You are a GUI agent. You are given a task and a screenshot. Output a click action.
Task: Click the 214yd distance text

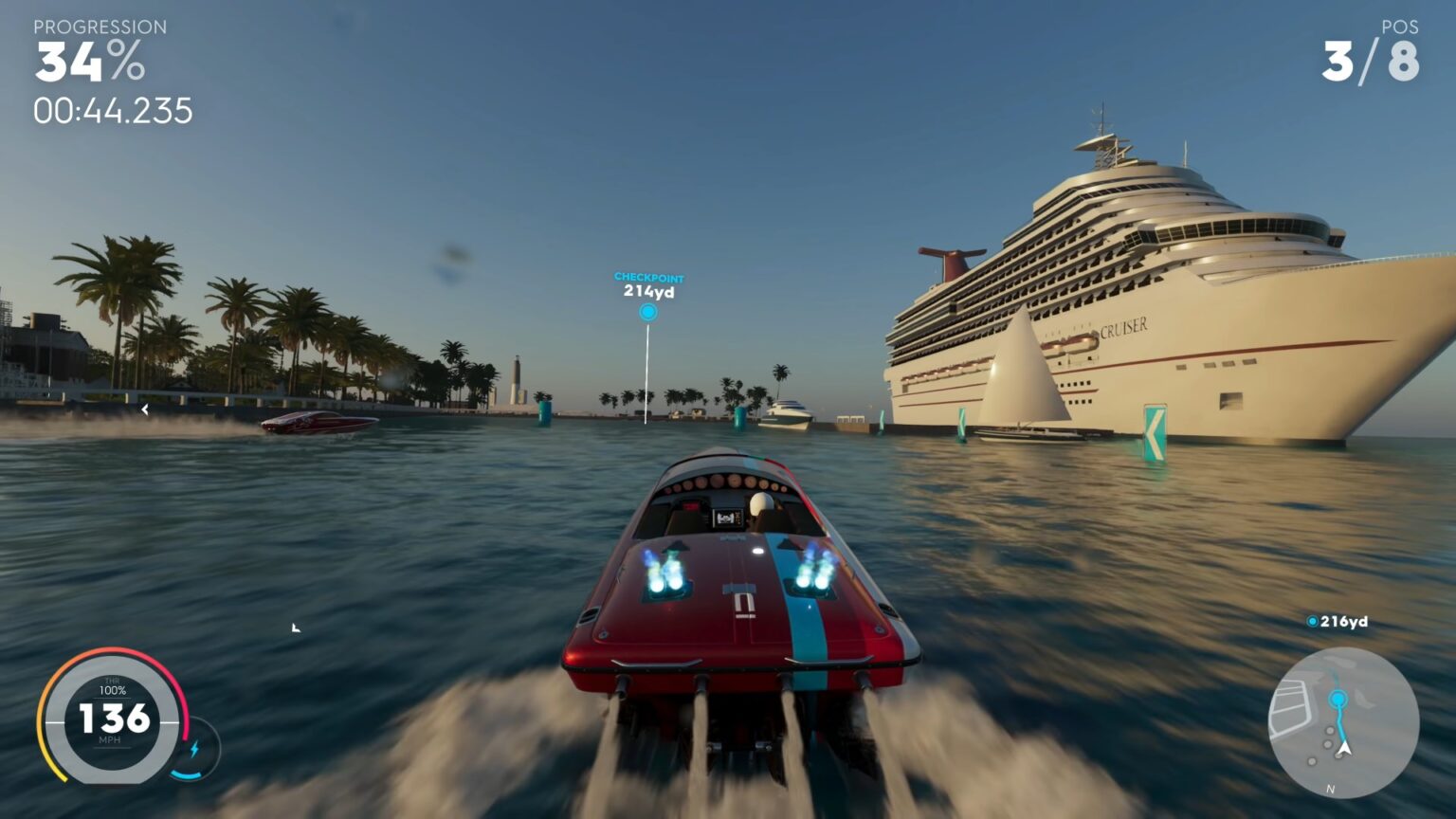(647, 292)
